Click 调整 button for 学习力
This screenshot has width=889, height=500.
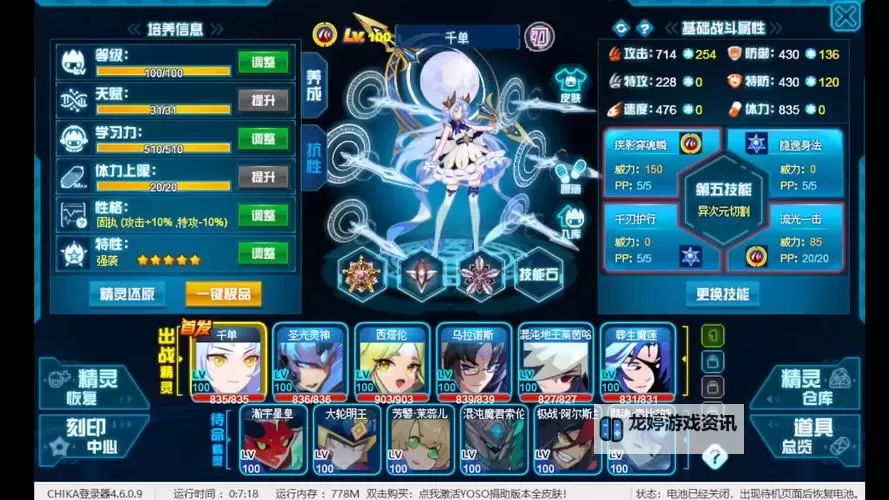(263, 138)
